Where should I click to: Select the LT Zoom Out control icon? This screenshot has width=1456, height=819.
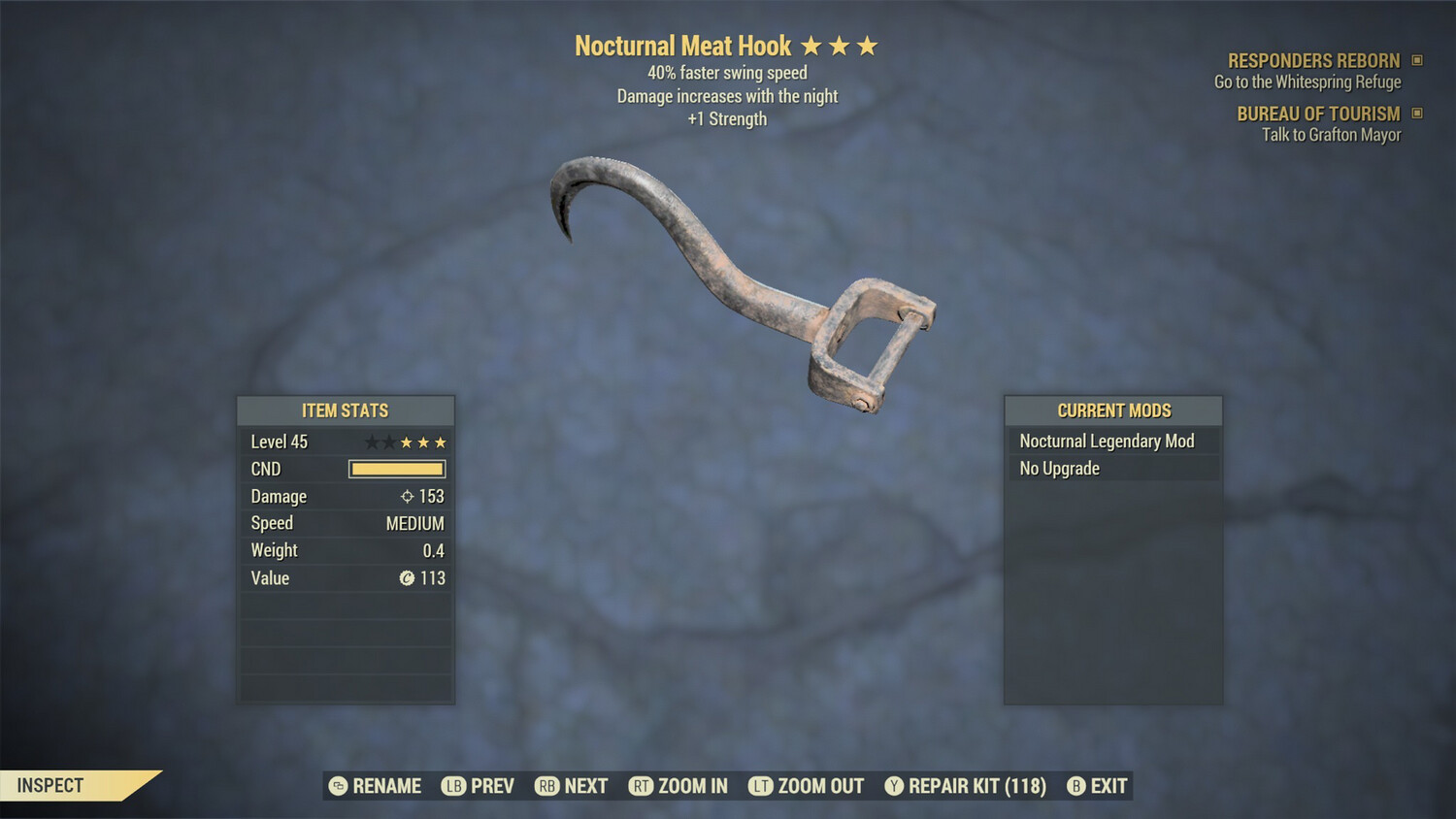click(x=761, y=786)
